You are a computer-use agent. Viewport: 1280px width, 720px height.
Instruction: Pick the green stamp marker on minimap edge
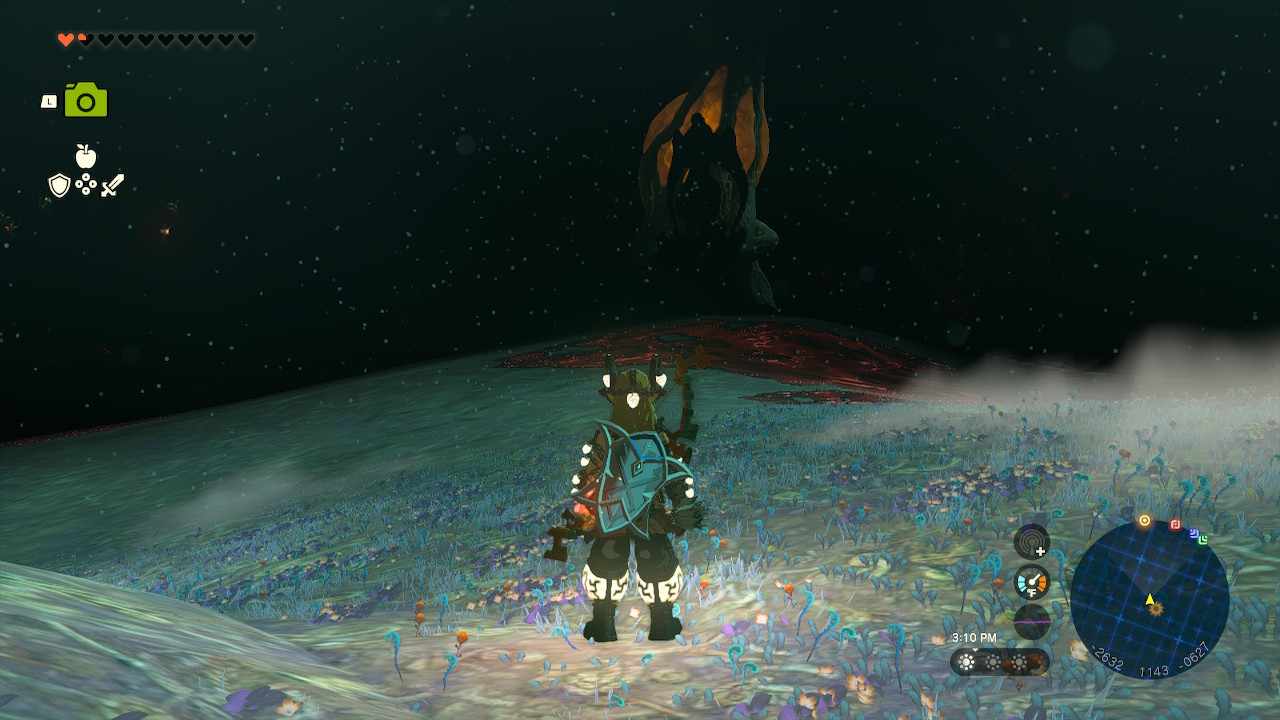tap(1203, 540)
